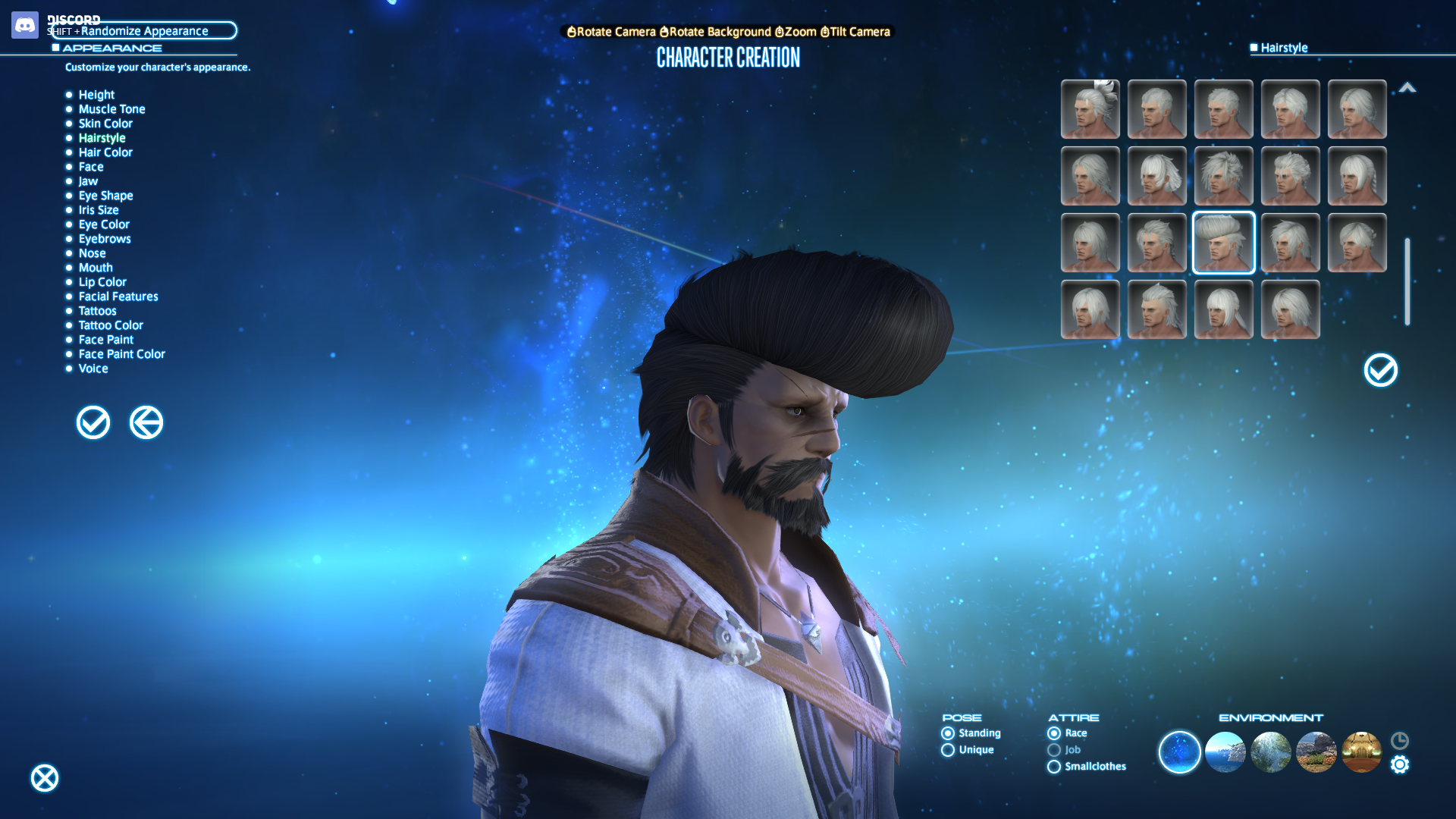This screenshot has width=1456, height=819.
Task: Select Hair Color in appearance list
Action: pos(105,152)
